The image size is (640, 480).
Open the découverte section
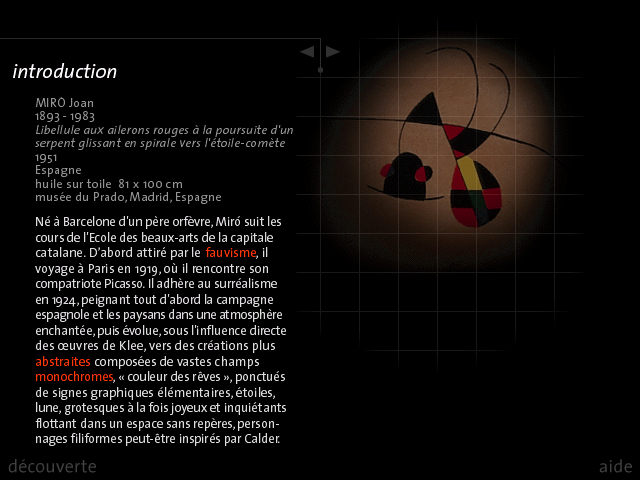point(52,466)
